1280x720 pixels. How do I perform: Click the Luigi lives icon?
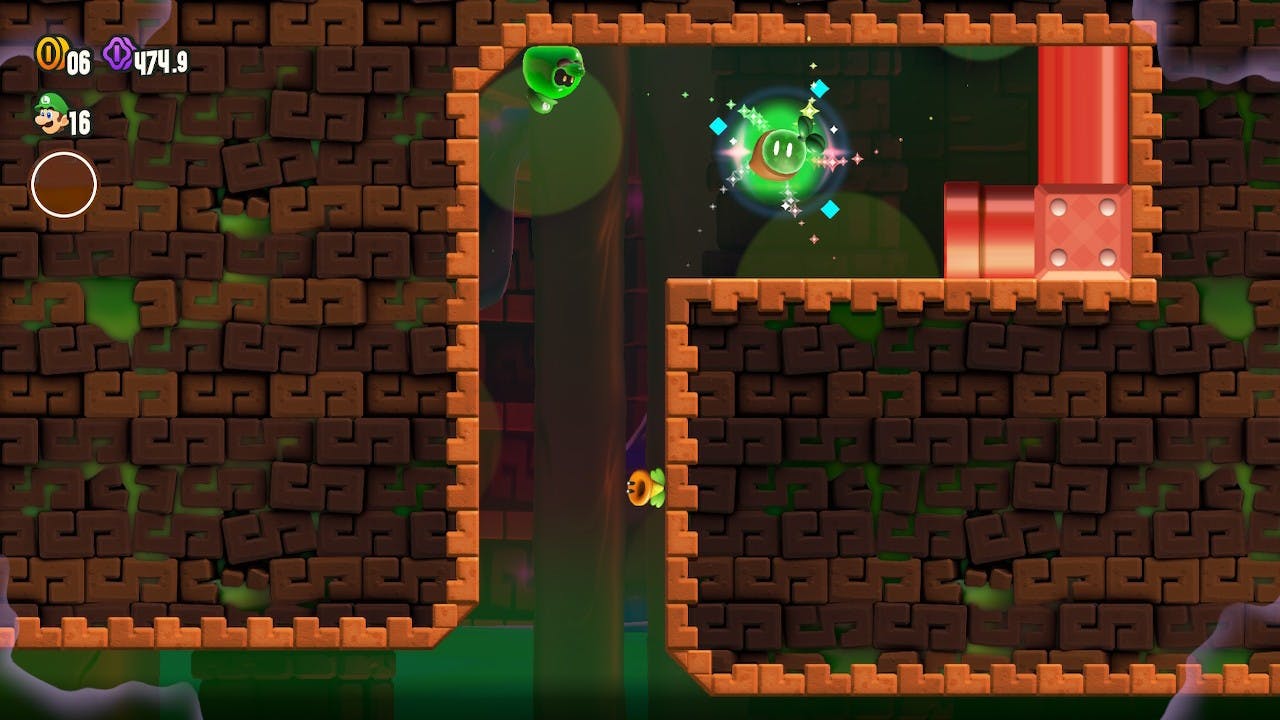point(48,115)
